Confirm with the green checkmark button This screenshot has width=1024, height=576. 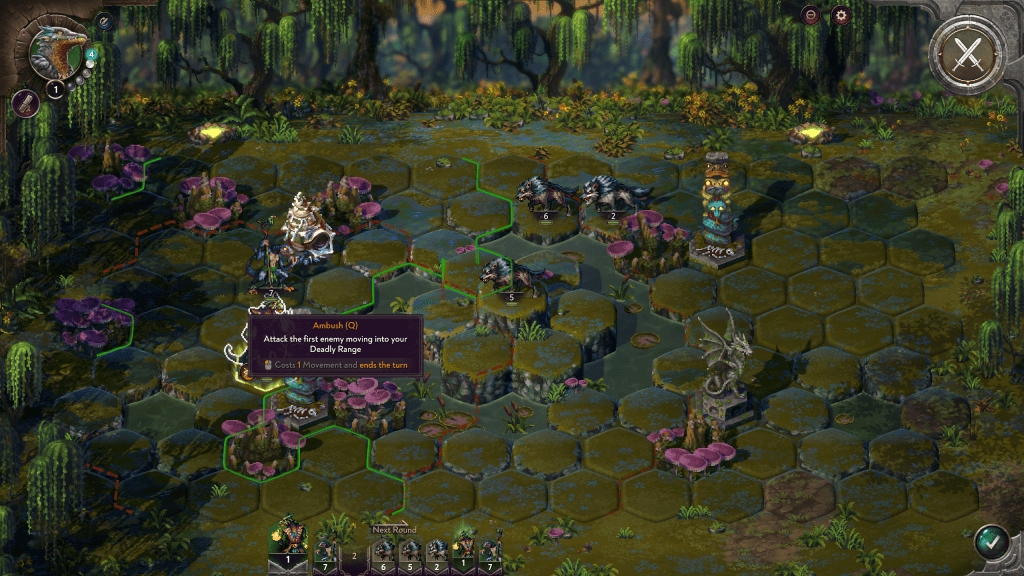coord(991,543)
